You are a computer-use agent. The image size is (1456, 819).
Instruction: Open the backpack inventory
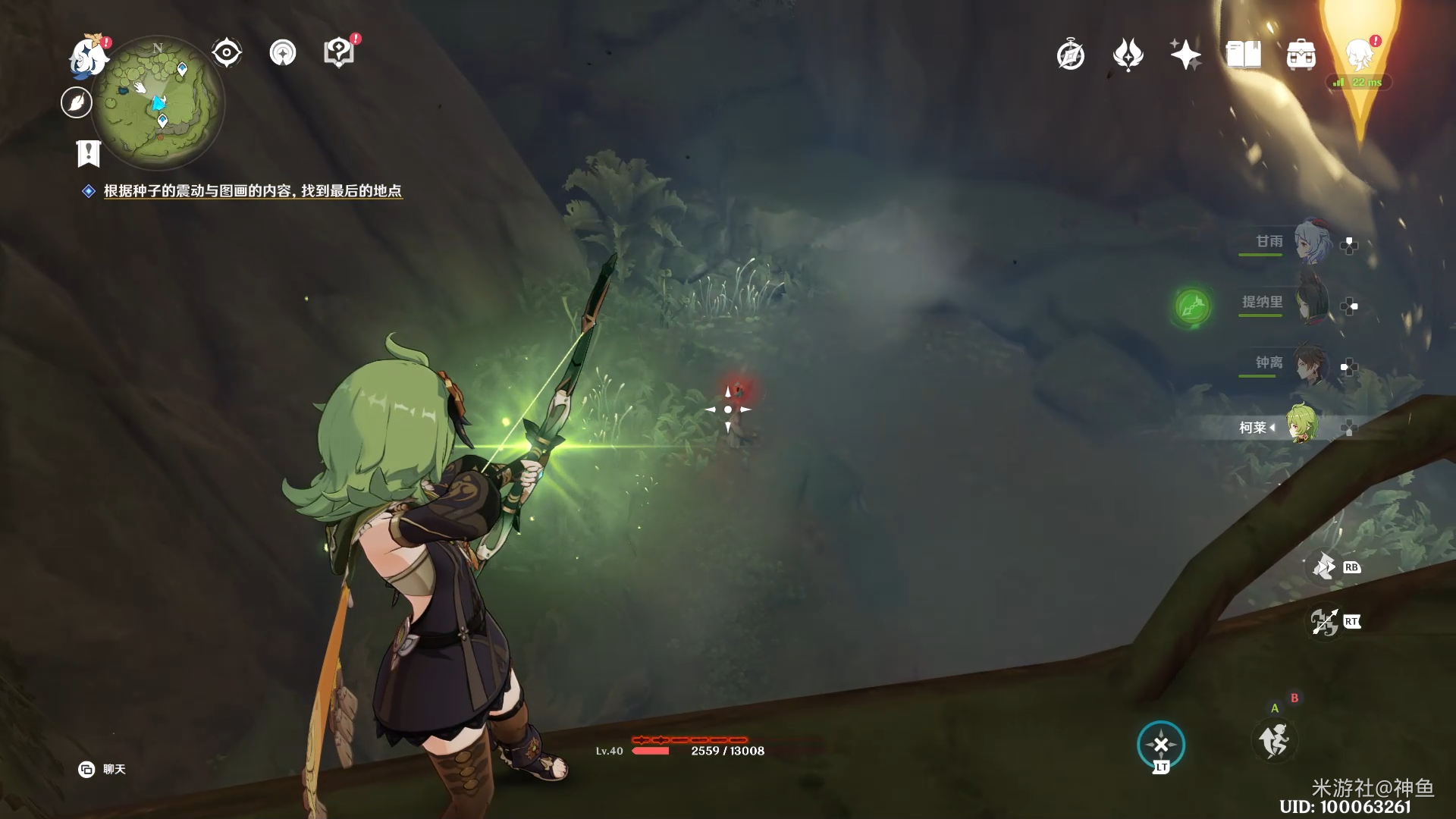pos(1301,55)
